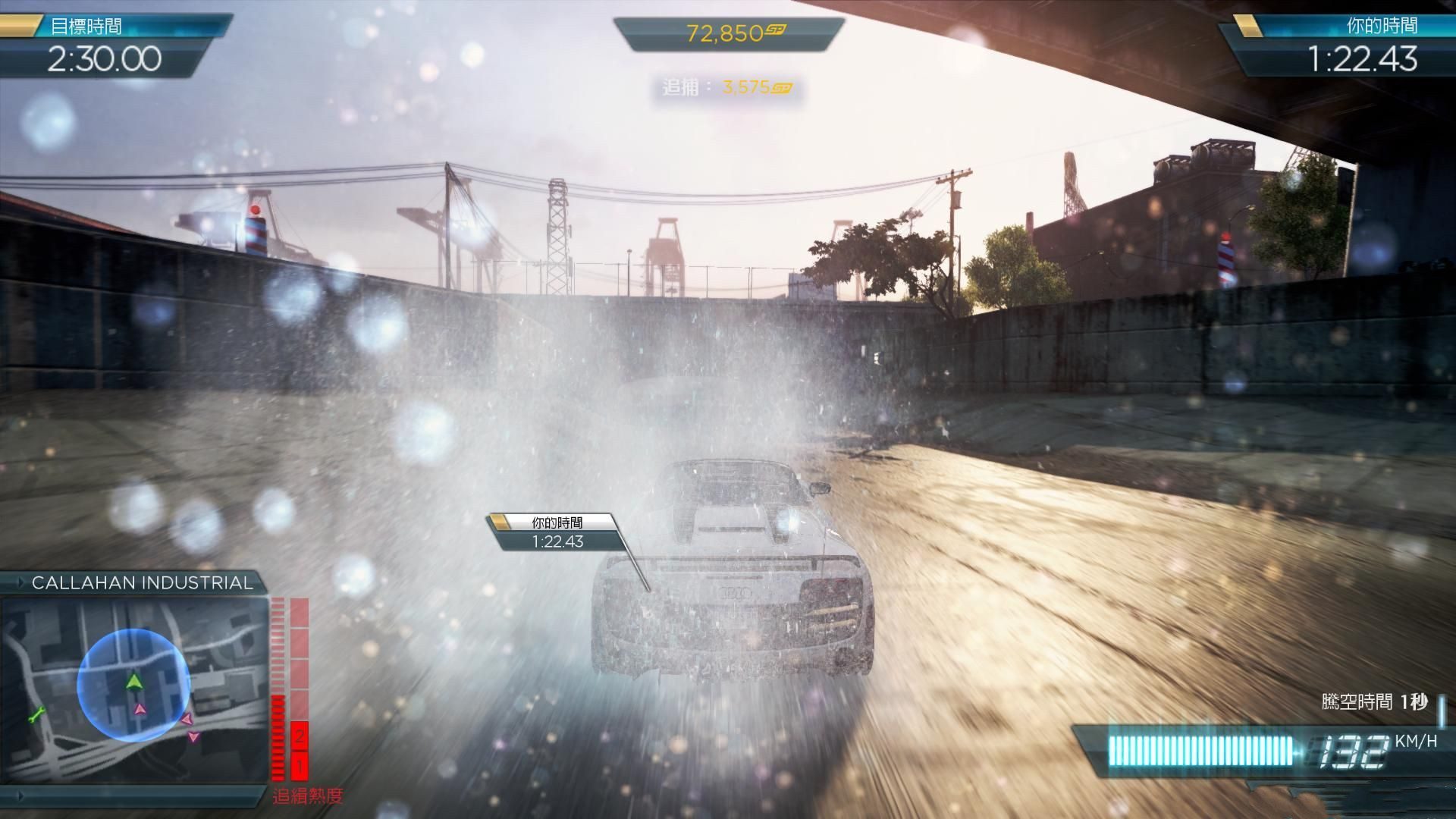Open the Callahan Industrial minimap
This screenshot has height=819, width=1456.
pos(135,689)
